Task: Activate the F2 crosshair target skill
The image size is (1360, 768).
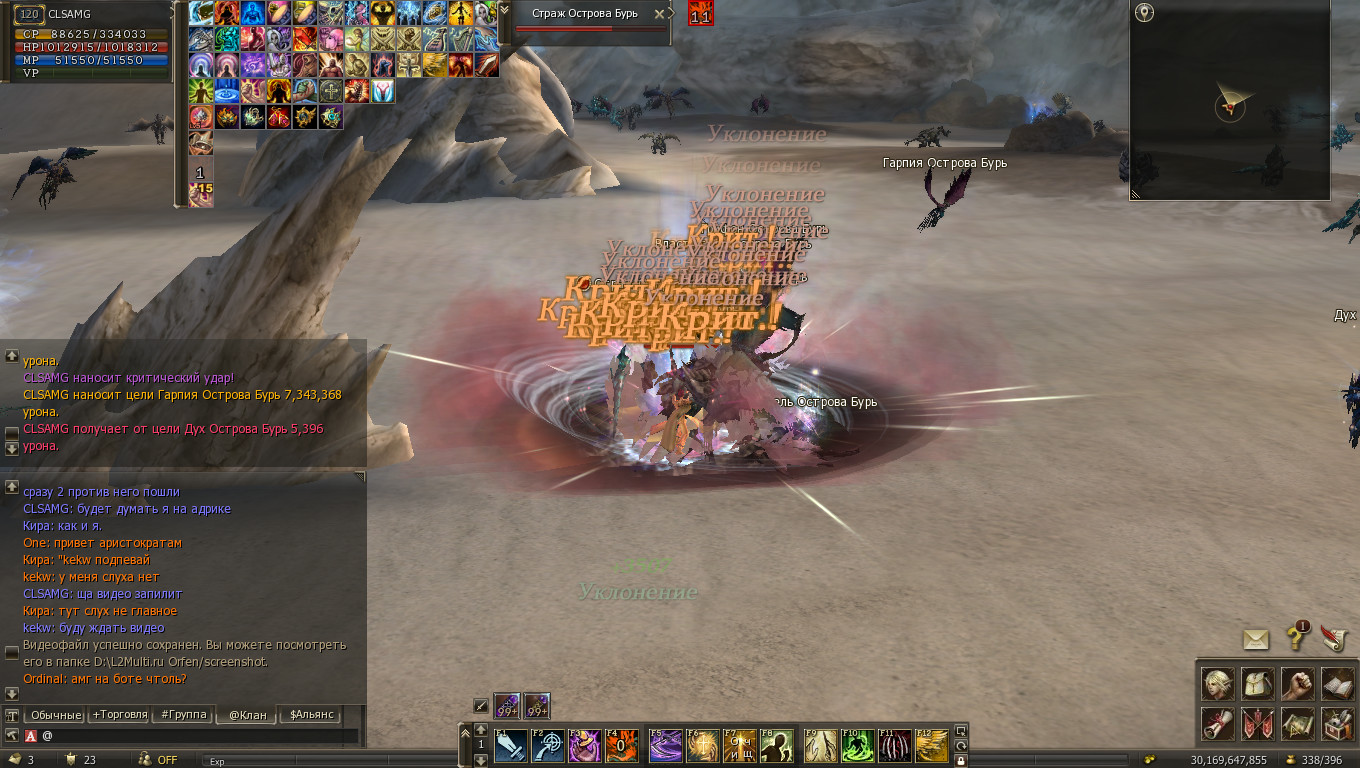Action: pyautogui.click(x=547, y=746)
